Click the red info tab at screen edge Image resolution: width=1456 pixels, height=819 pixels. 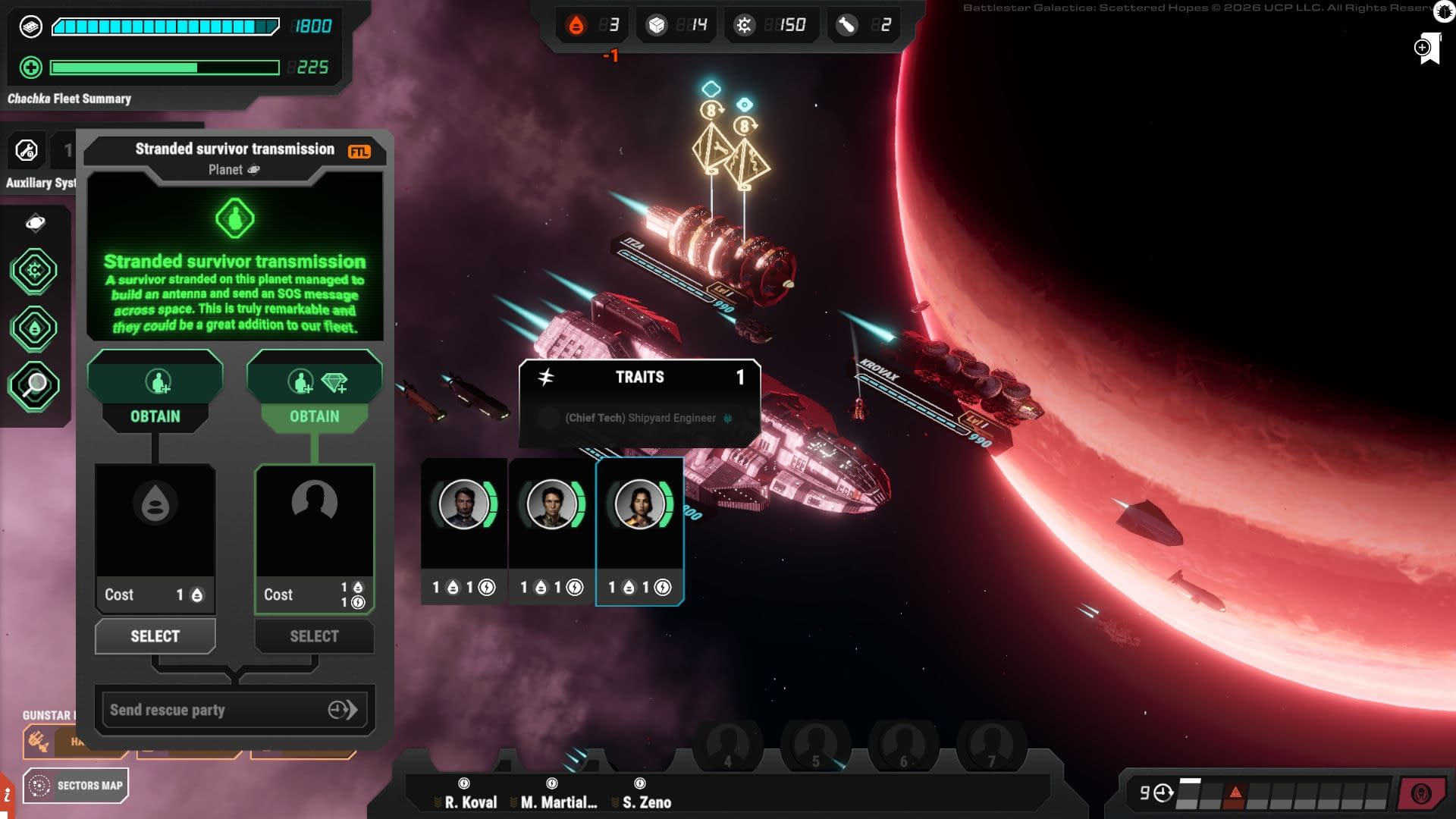pos(7,795)
